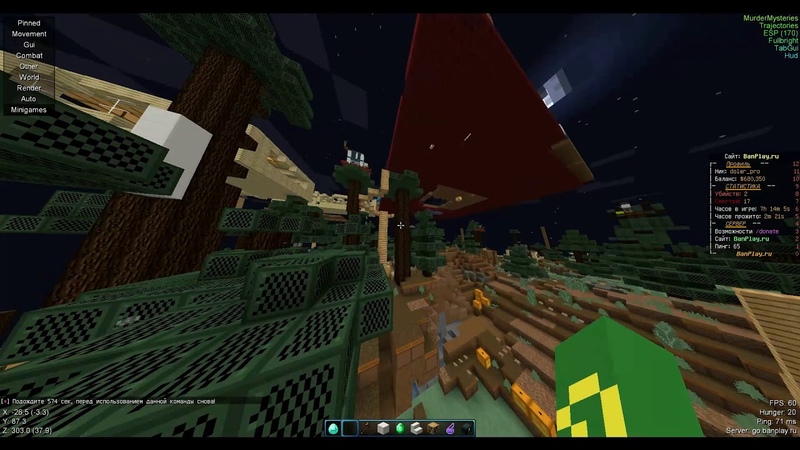Open the Minigames category
Screen dimensions: 800x450
tap(29, 109)
